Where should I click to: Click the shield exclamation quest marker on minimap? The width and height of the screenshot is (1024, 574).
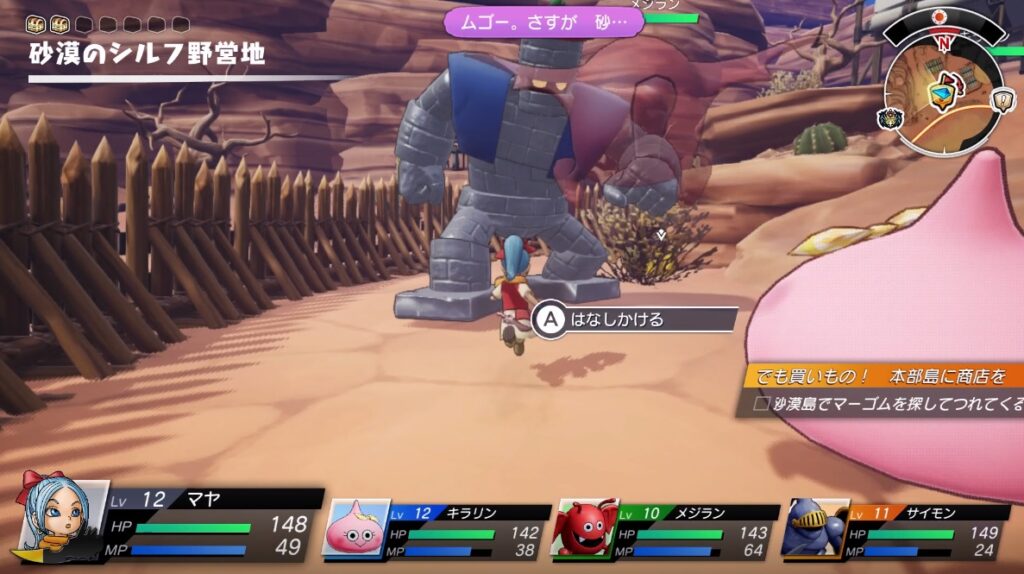(x=1002, y=99)
